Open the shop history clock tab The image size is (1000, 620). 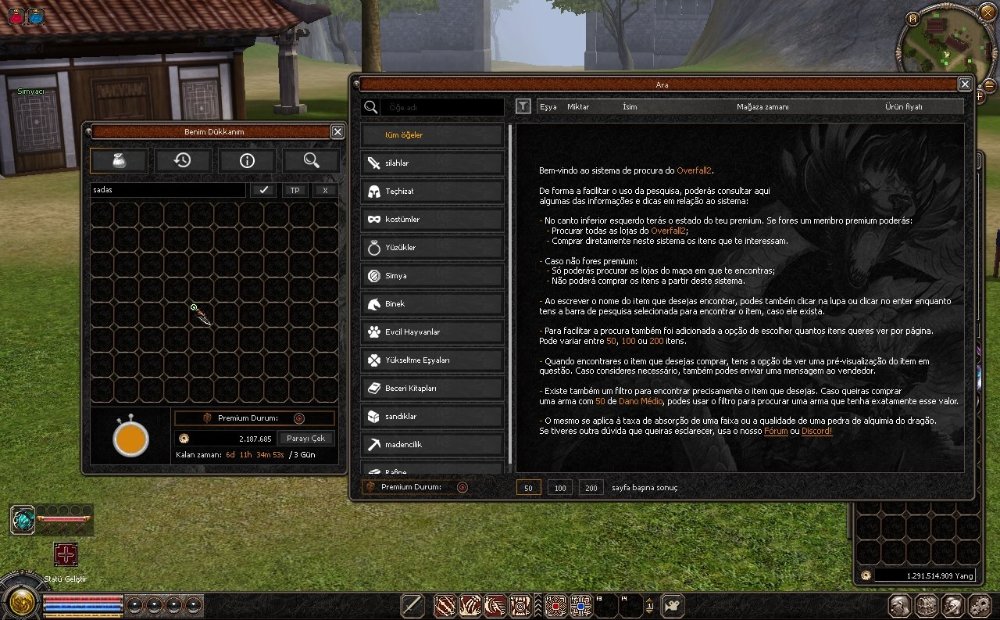coord(182,160)
